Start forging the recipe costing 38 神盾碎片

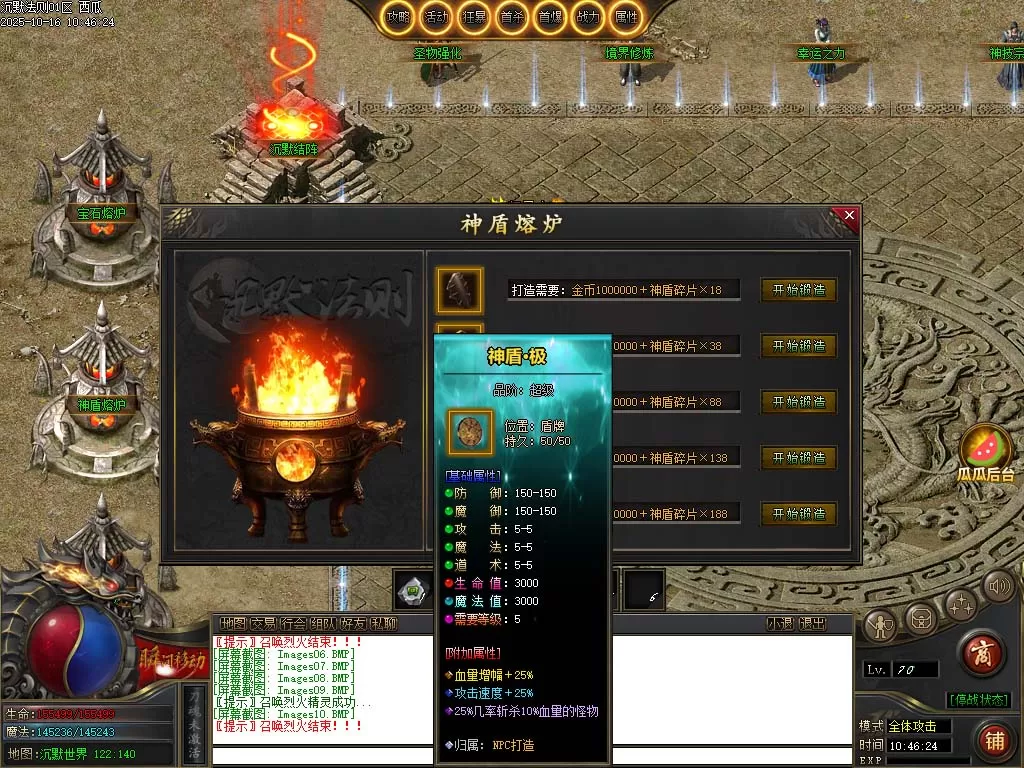pyautogui.click(x=798, y=346)
